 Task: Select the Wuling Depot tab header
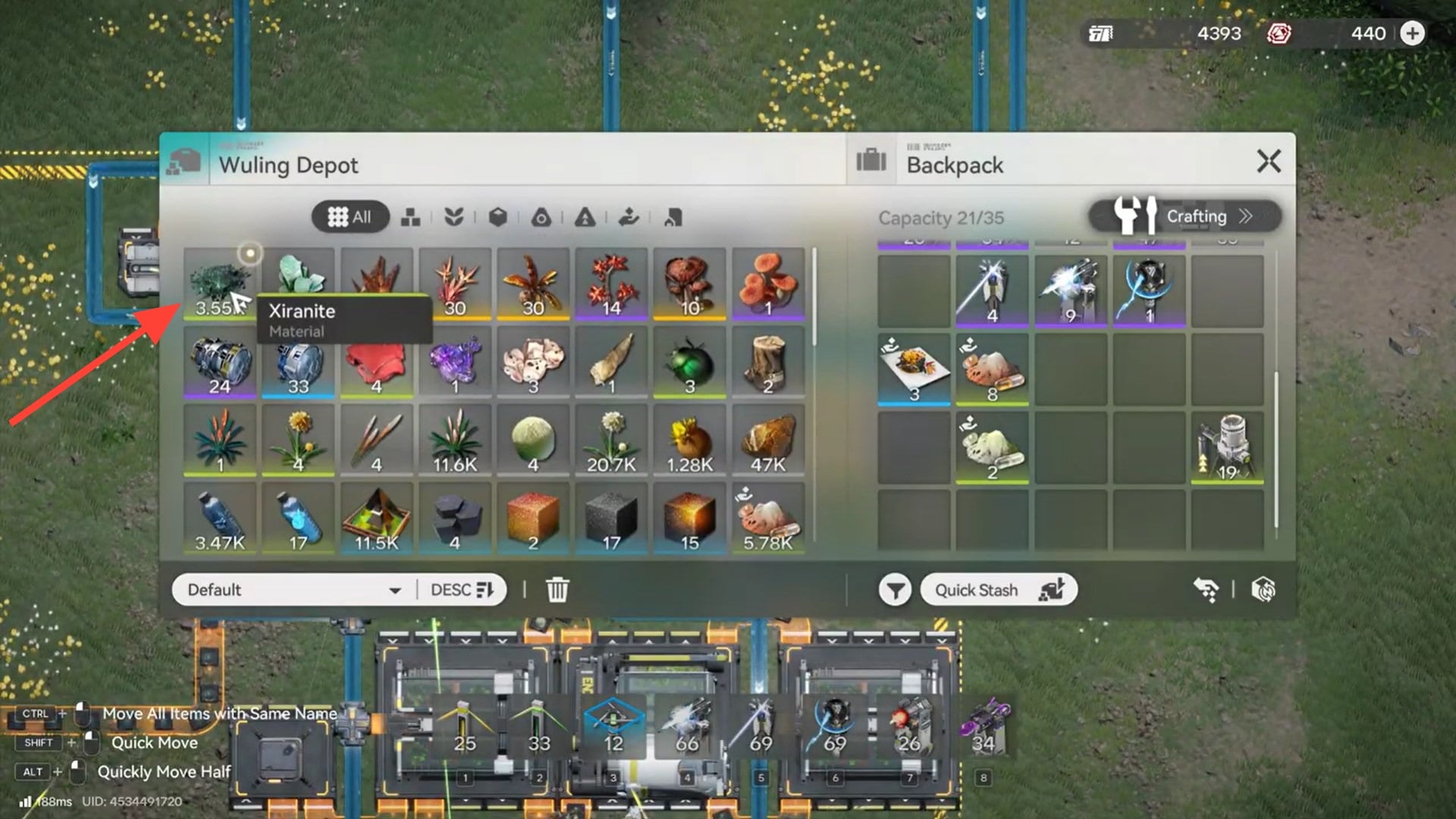pyautogui.click(x=288, y=165)
